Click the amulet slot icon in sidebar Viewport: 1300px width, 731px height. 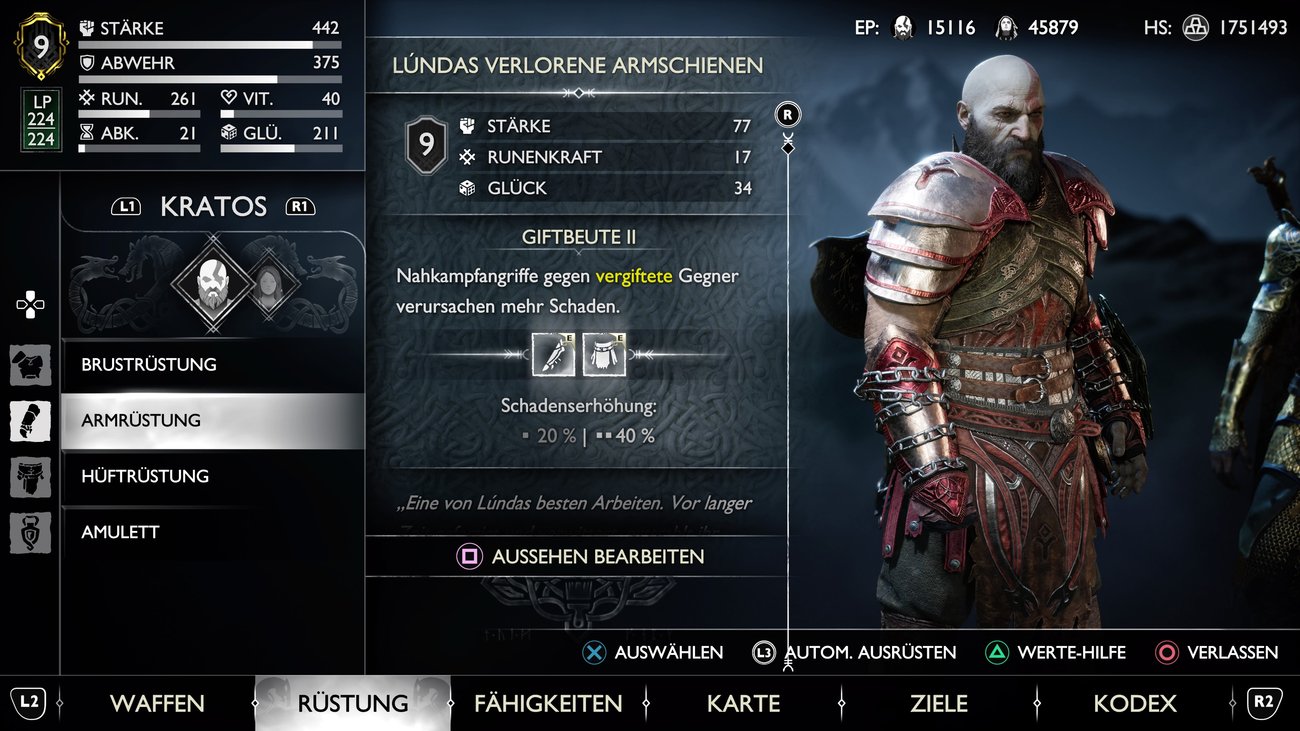[x=30, y=533]
